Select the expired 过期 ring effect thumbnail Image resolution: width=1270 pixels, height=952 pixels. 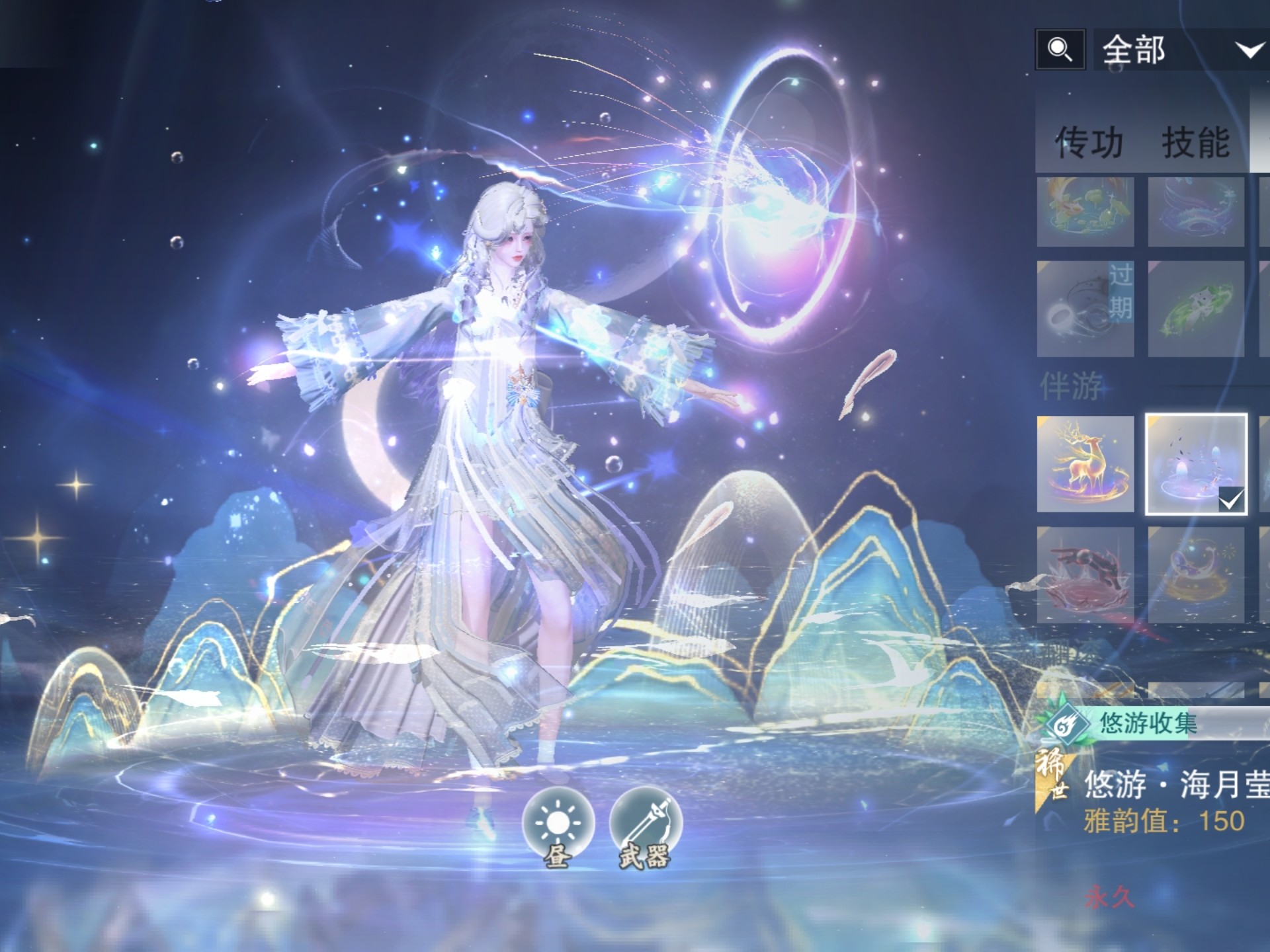pos(1085,309)
